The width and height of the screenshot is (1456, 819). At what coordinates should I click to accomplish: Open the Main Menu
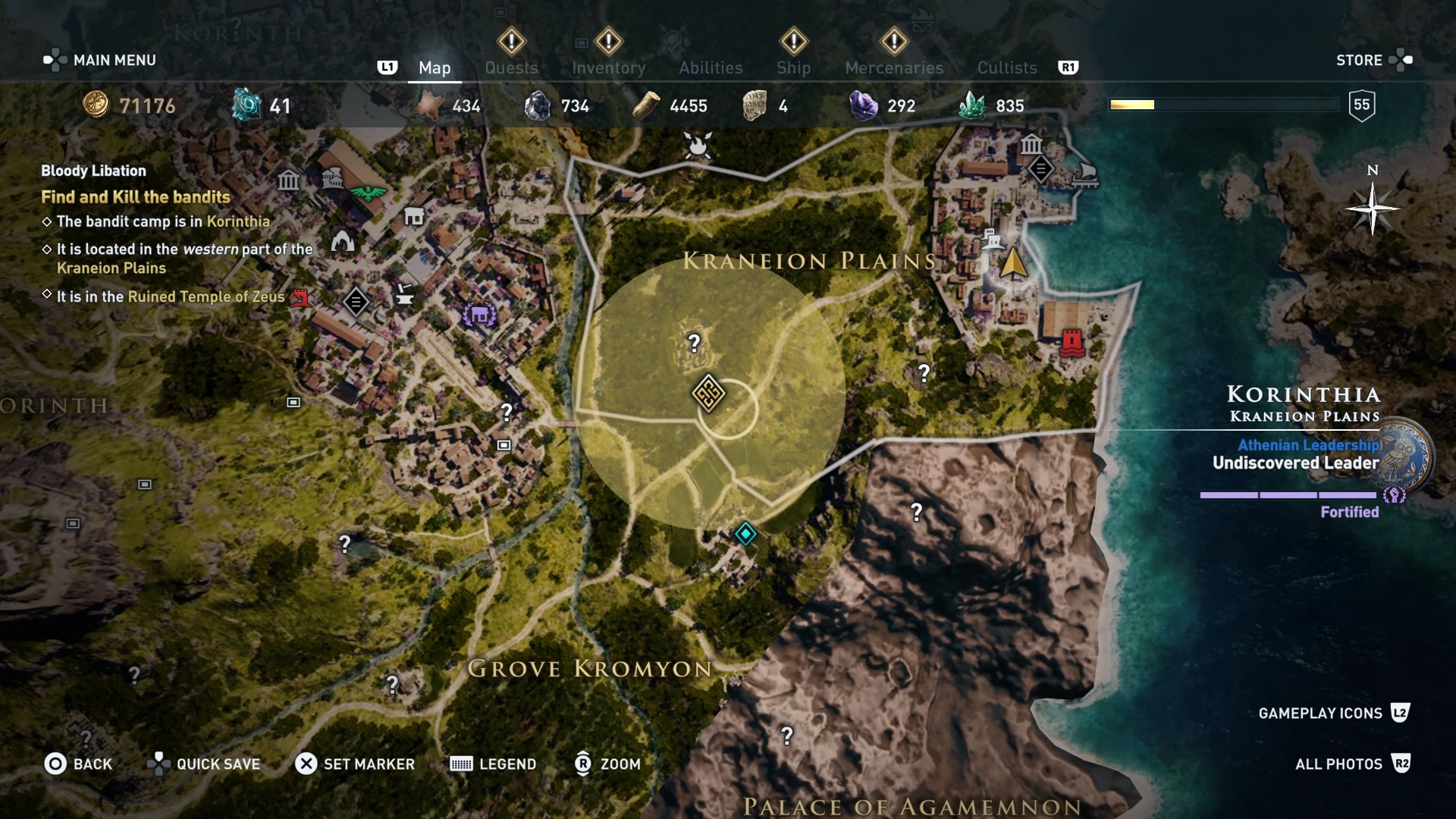tap(100, 60)
